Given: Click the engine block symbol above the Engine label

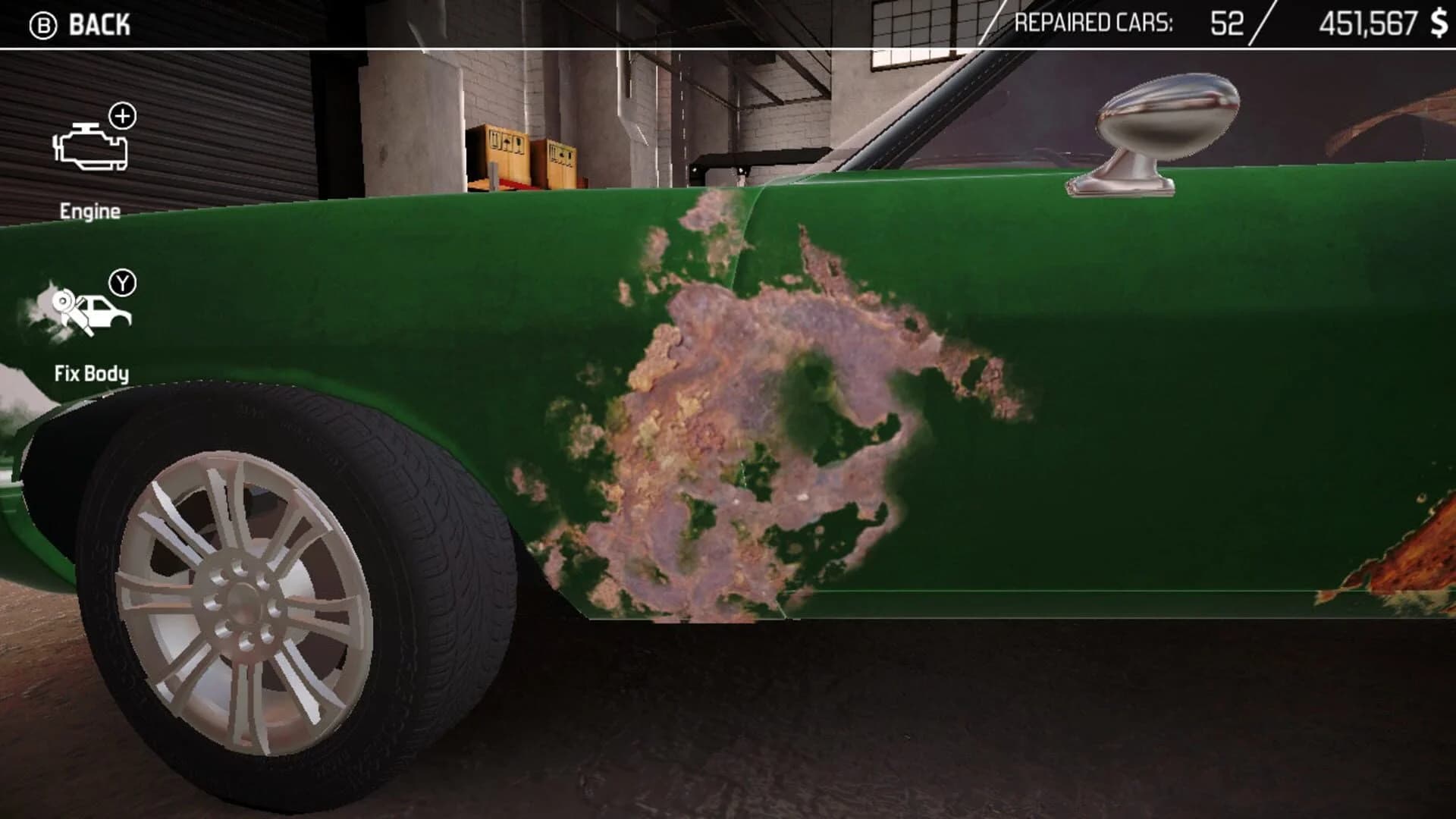Looking at the screenshot, I should (89, 148).
